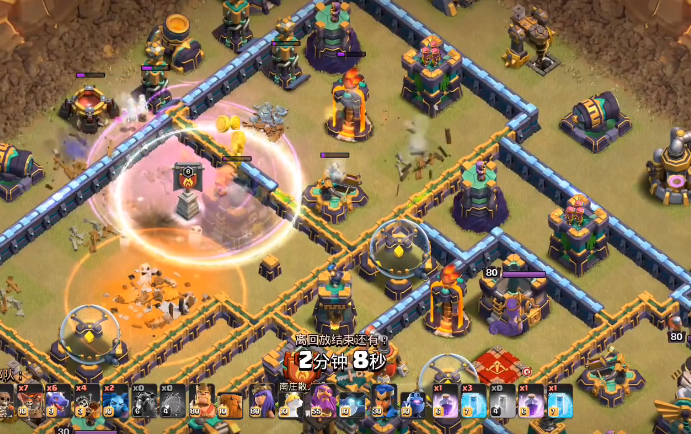Screen dimensions: 691x434
Task: Select the balloon troop slot with x7
Action: pos(28,402)
